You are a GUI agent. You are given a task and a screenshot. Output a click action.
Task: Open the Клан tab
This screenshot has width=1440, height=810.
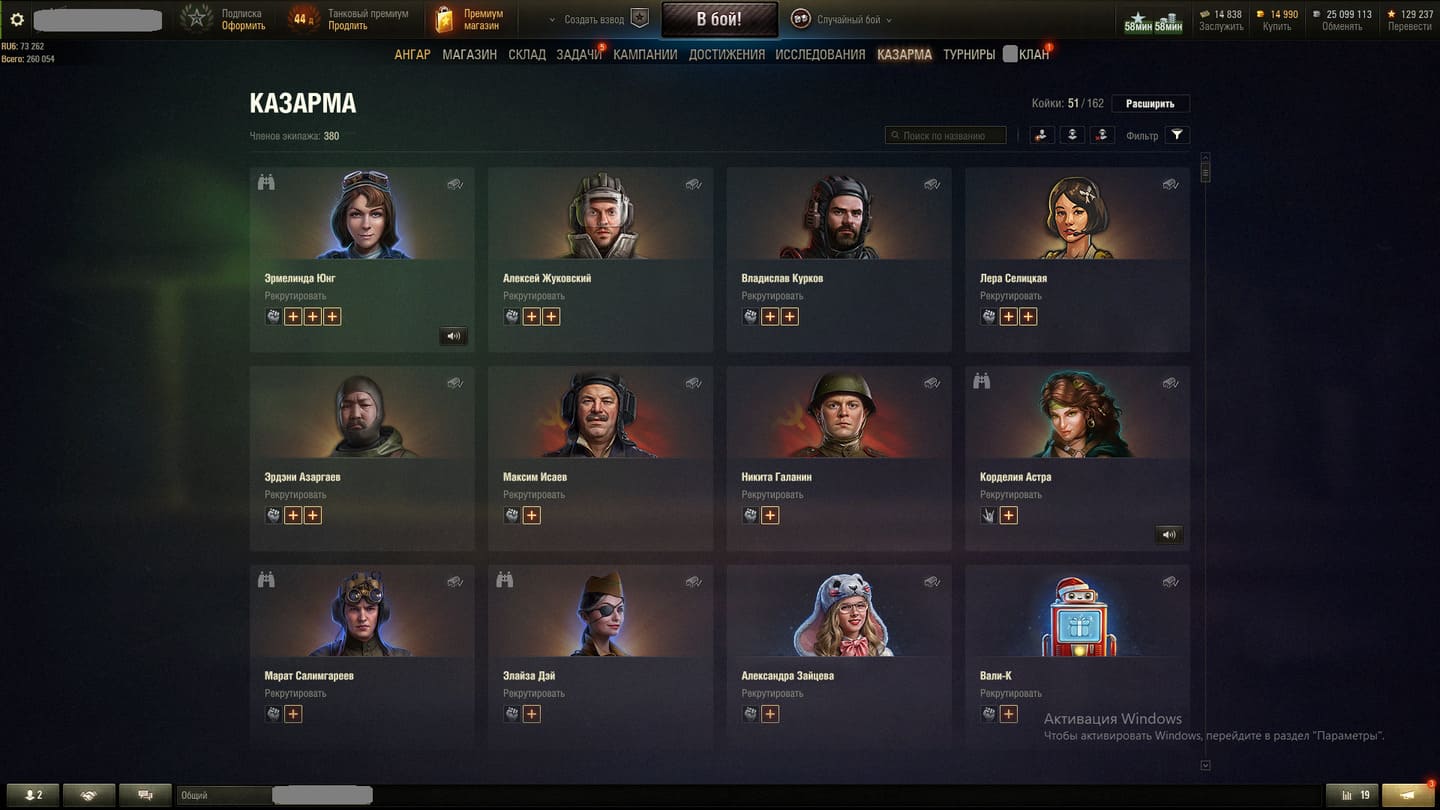pyautogui.click(x=1033, y=54)
